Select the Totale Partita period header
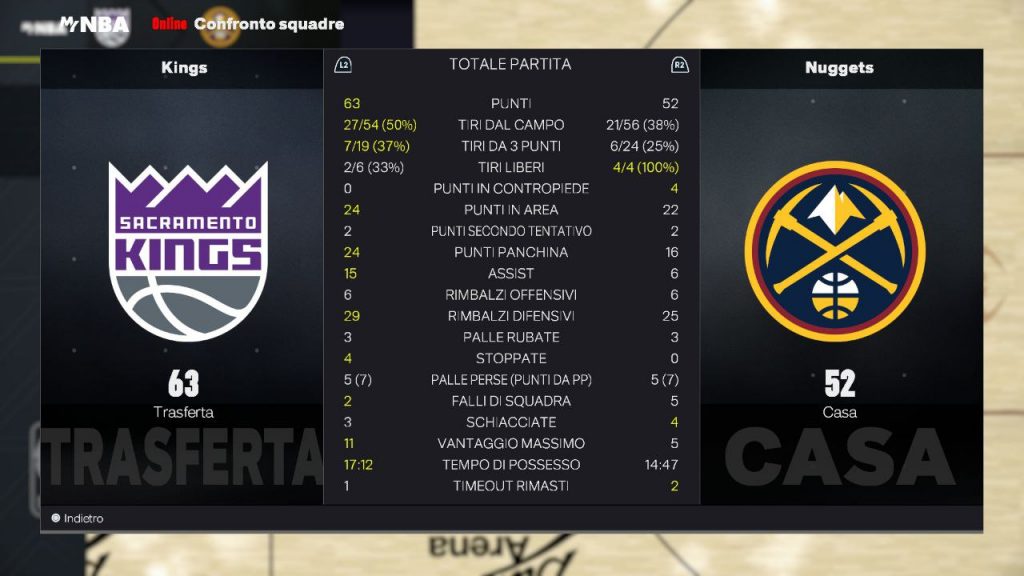Viewport: 1024px width, 576px height. point(510,65)
